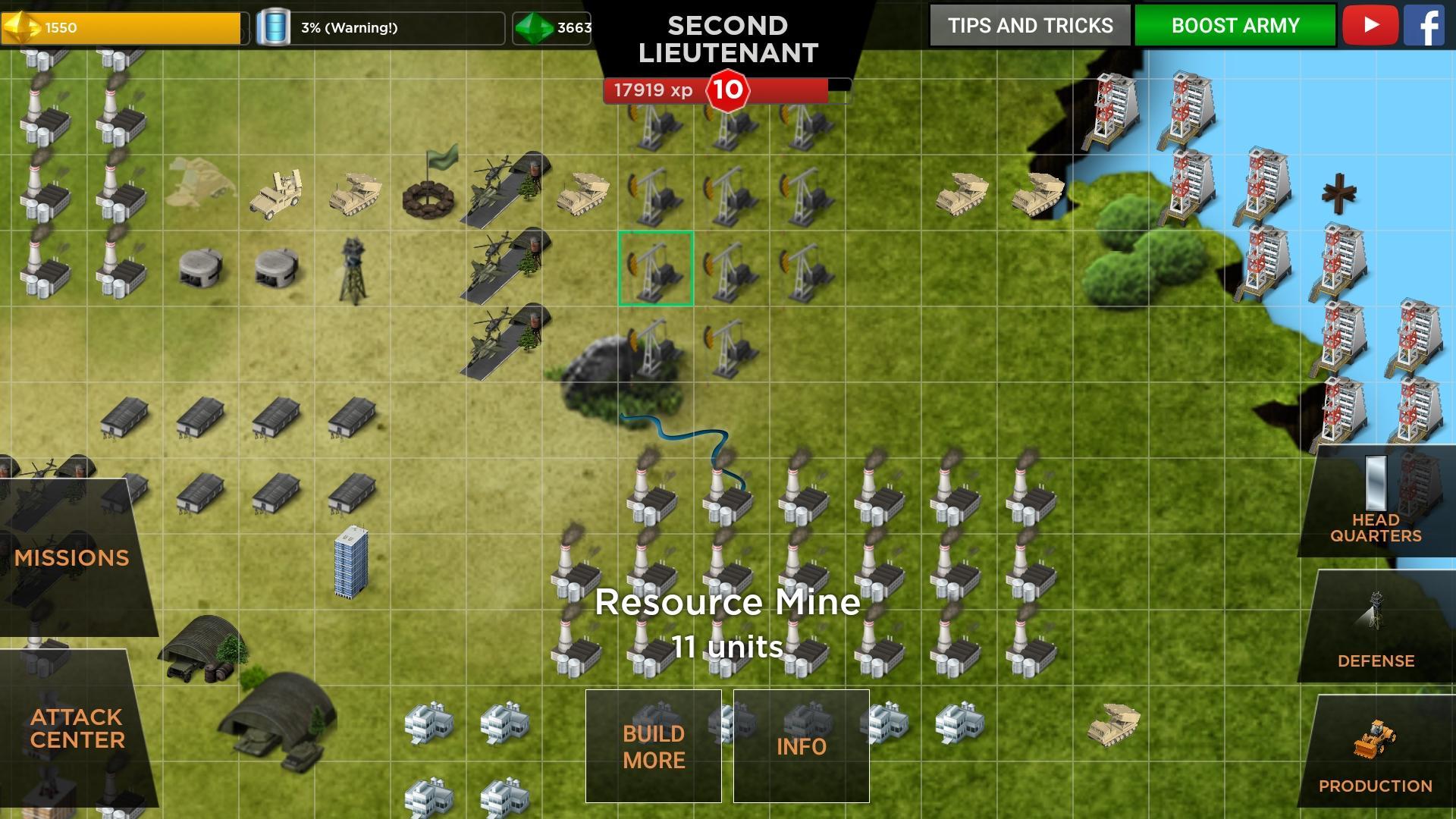Click the Second Lieutenant rank banner

point(727,38)
